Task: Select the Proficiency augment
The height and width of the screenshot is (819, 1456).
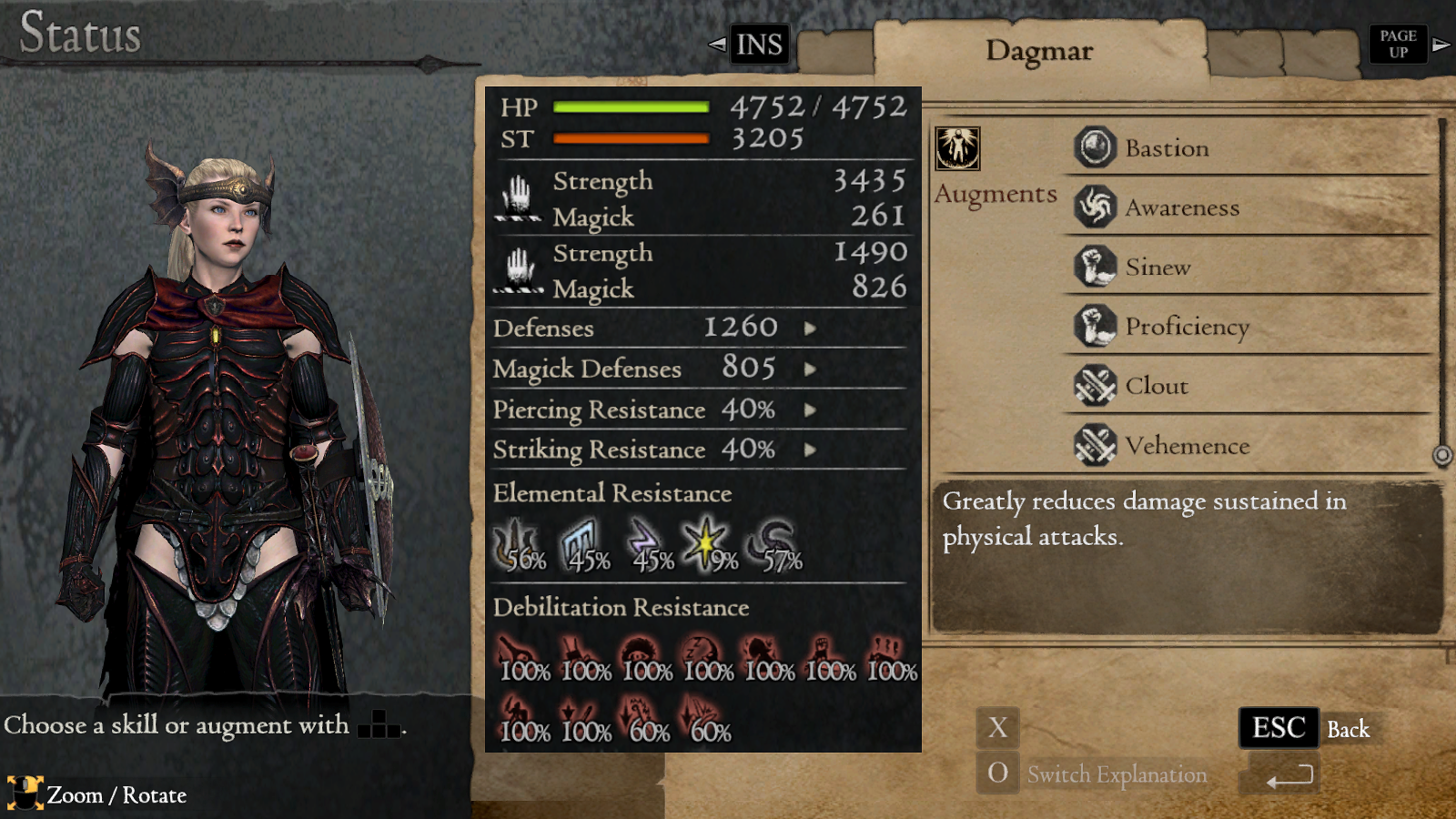Action: 1187,327
